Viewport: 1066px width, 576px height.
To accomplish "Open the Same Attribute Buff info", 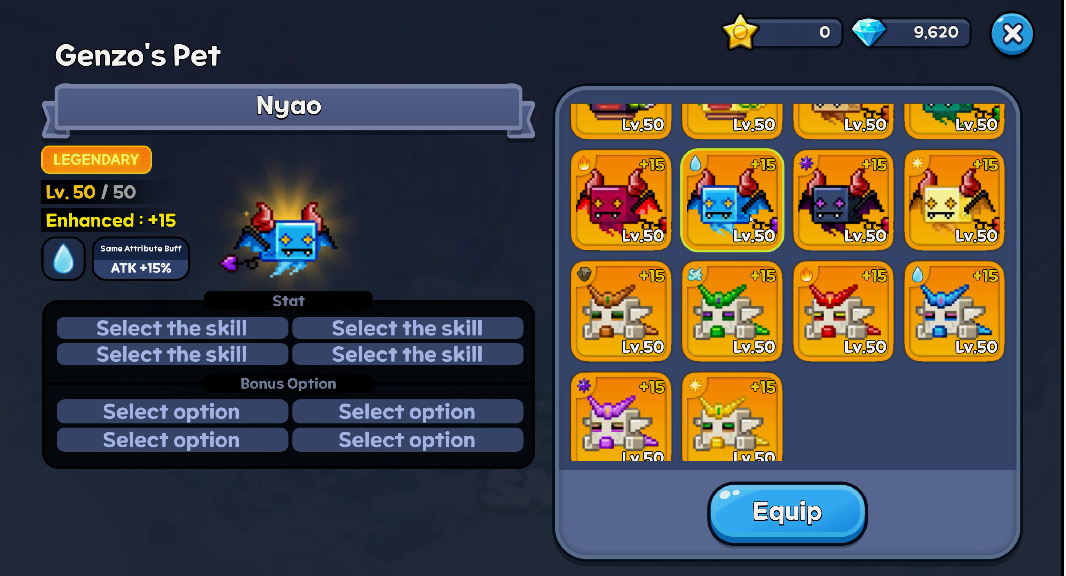I will tap(140, 259).
